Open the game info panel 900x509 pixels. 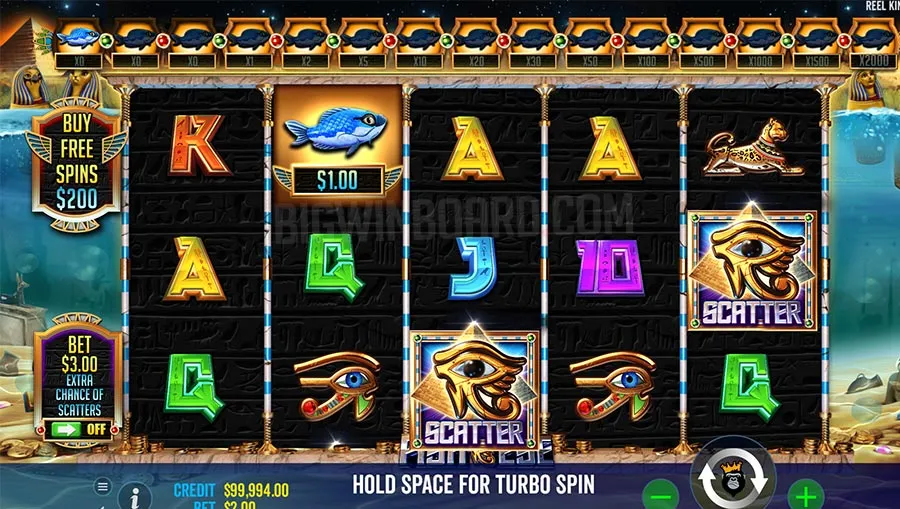(x=135, y=495)
